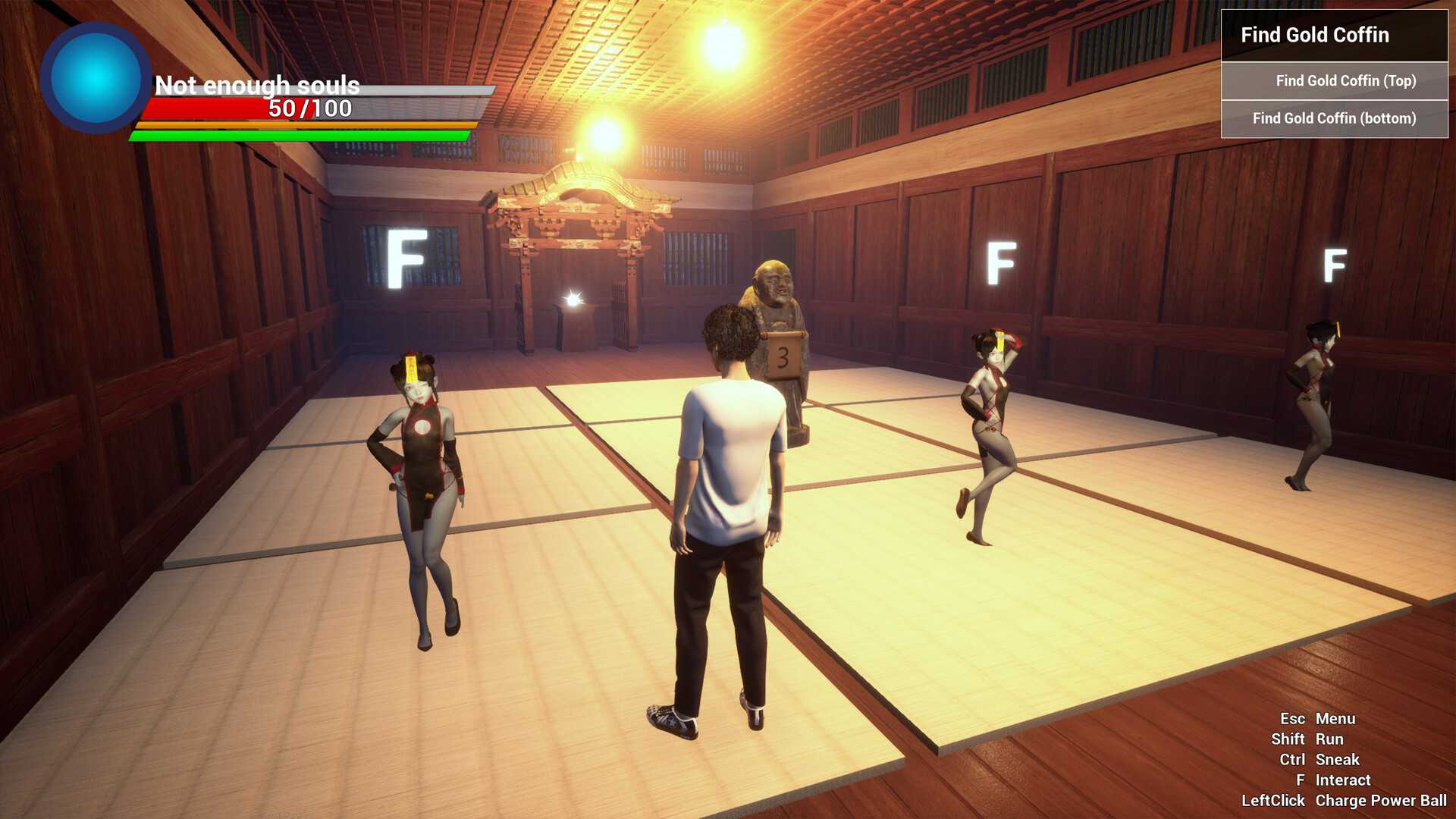Click the Not enough souls warning message
The image size is (1456, 819).
(x=258, y=86)
